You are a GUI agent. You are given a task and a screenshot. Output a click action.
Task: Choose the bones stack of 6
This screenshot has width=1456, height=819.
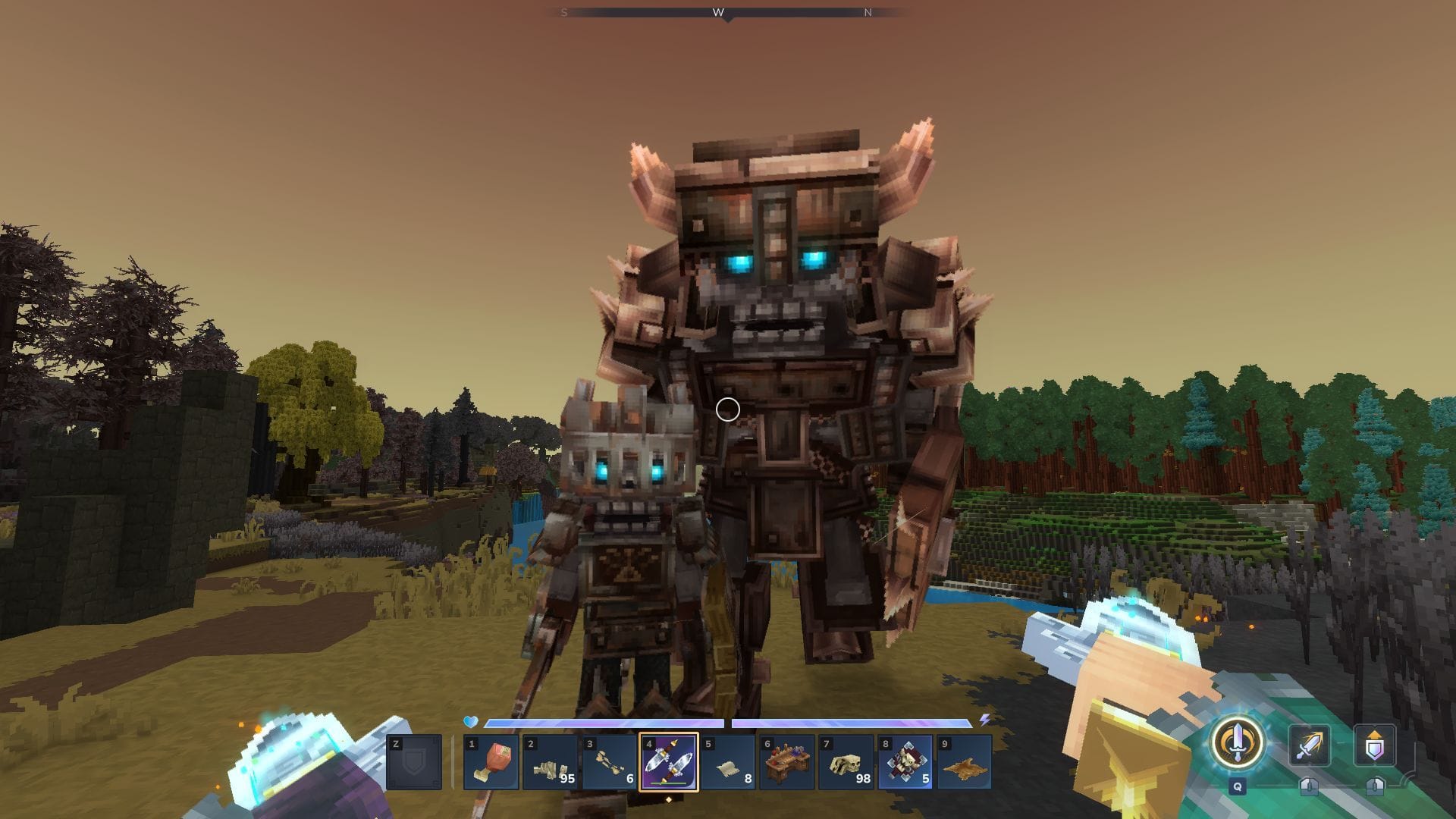(609, 761)
